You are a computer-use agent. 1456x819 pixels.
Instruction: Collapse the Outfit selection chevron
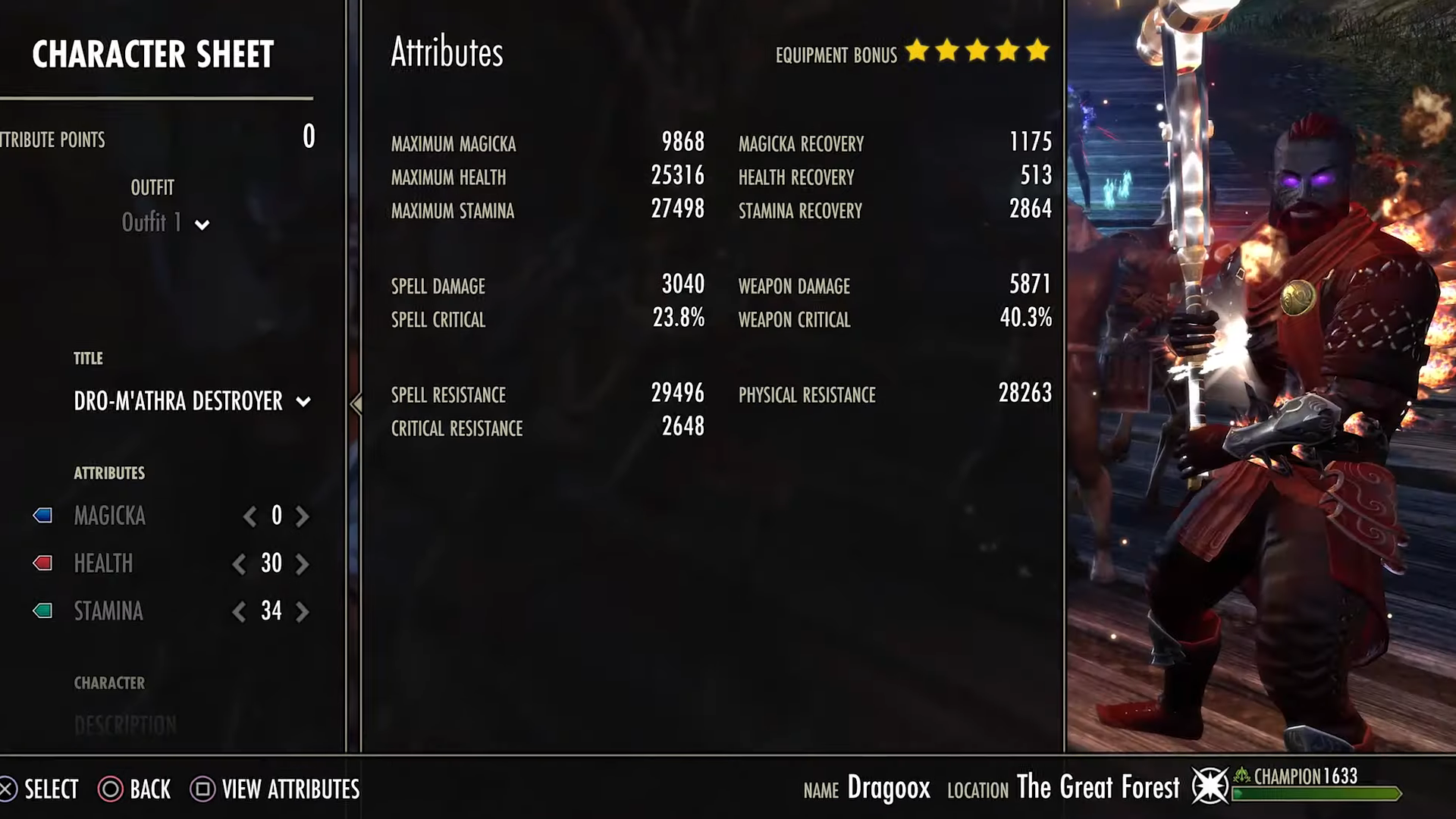(200, 224)
